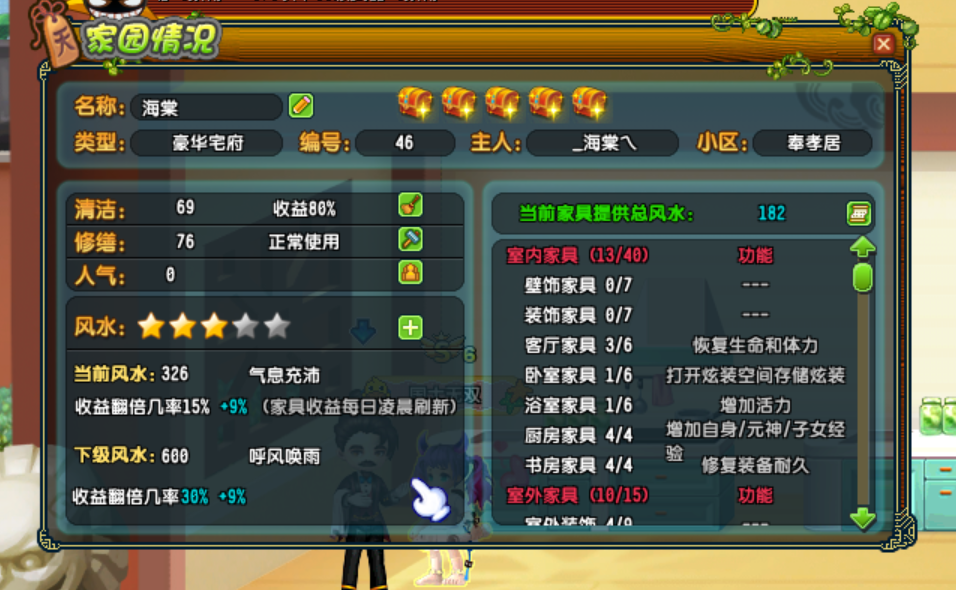Open the popularity person icon next to 人气
Image resolution: width=956 pixels, height=590 pixels.
pos(410,272)
